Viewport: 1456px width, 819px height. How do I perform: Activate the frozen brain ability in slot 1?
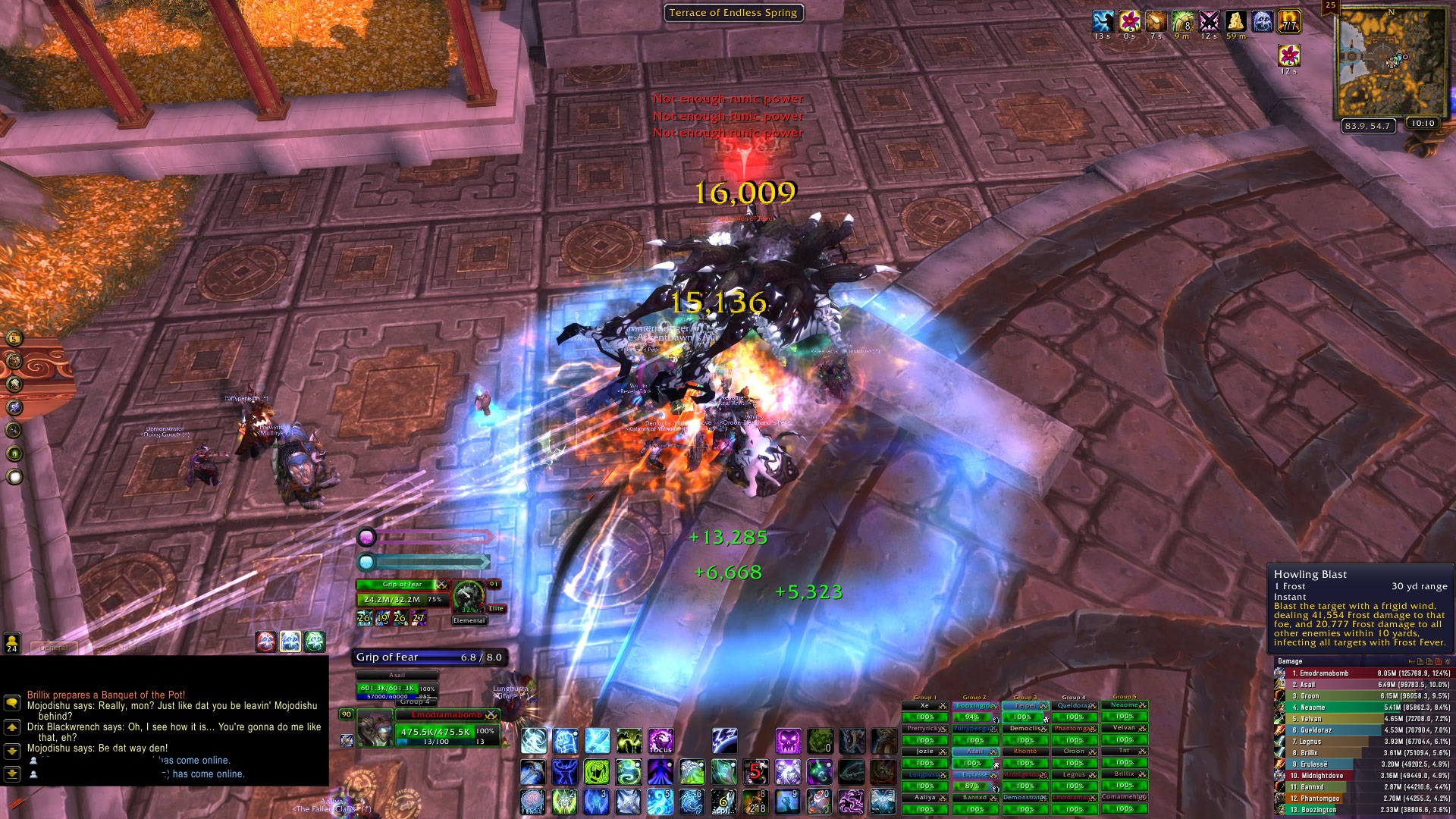(x=533, y=801)
